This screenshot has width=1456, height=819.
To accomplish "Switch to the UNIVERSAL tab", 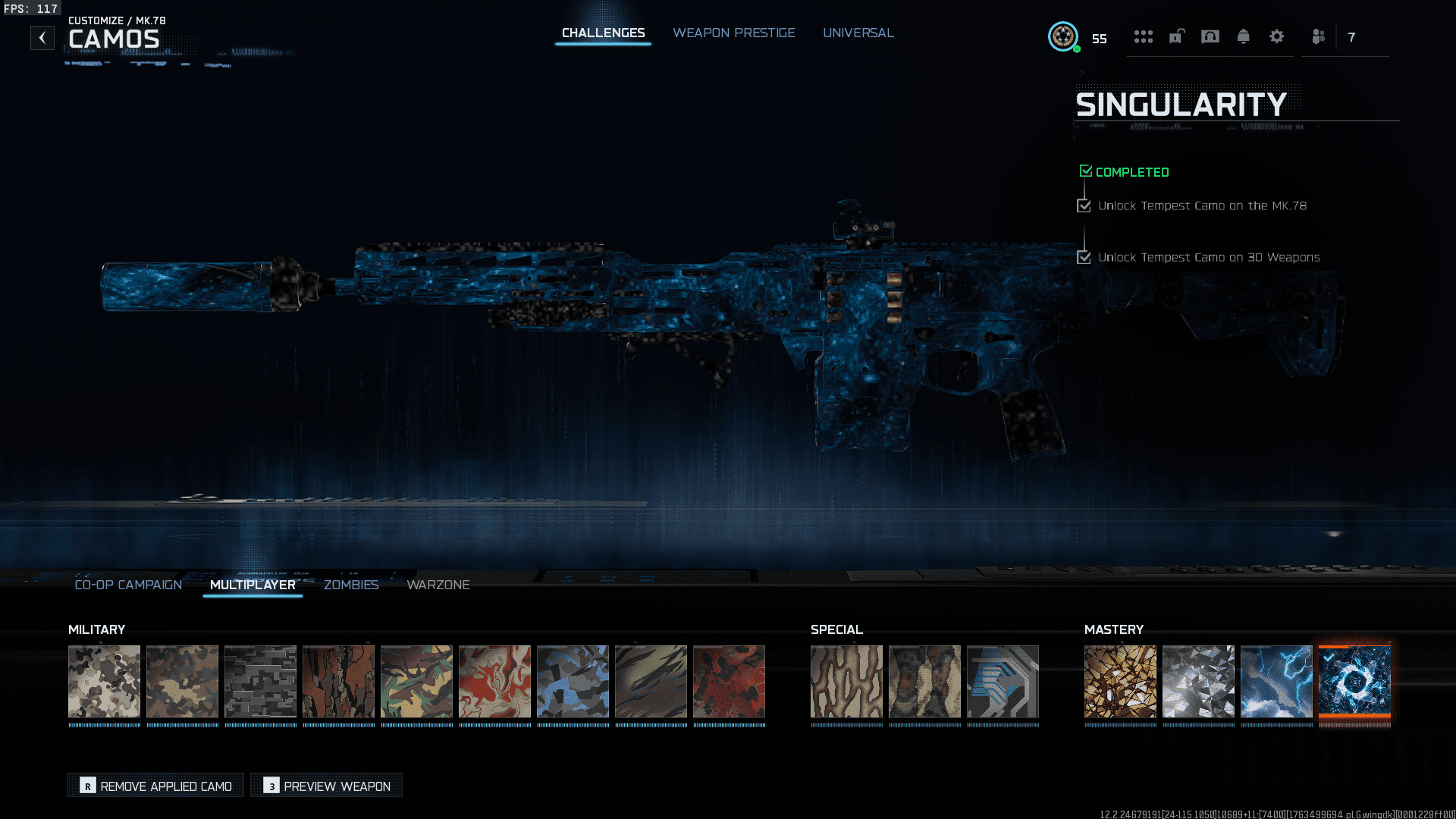I will (858, 33).
